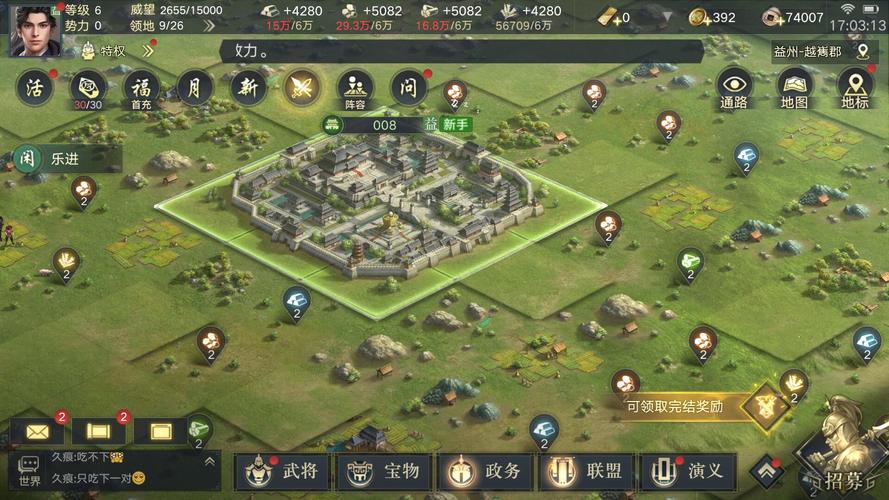Tap the crossed swords battle icon

[x=301, y=88]
